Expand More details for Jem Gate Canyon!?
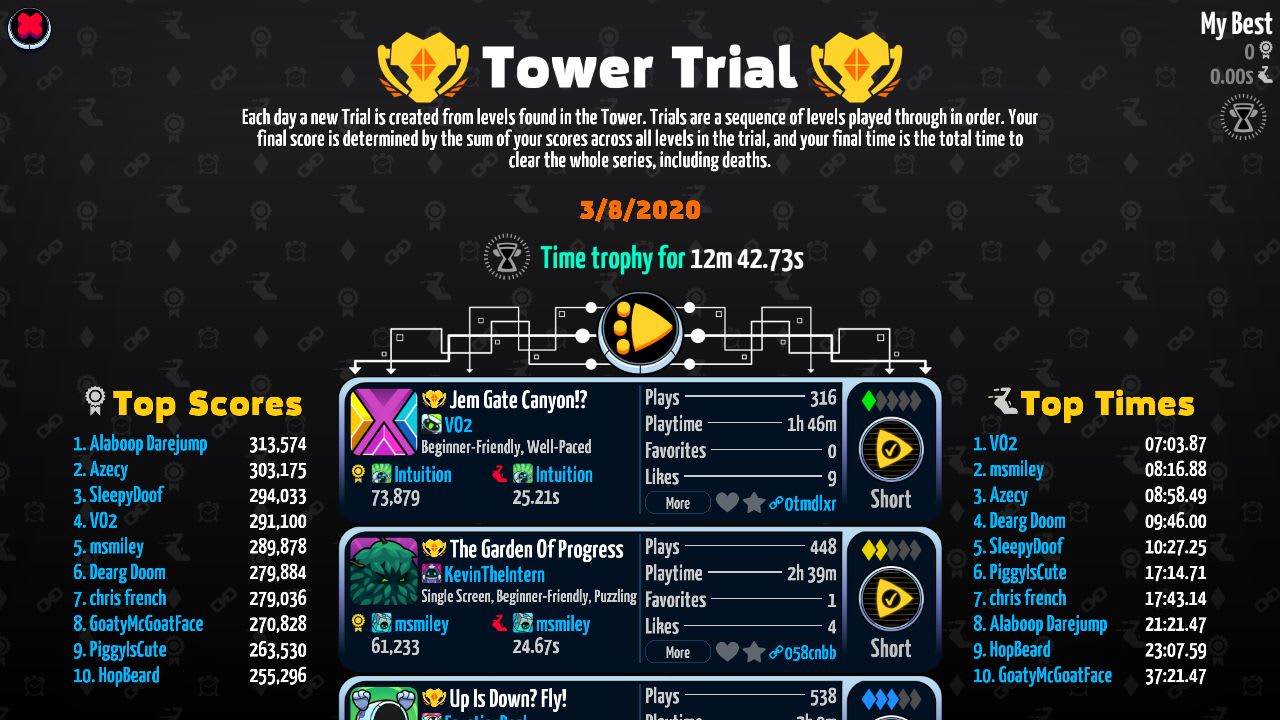 678,502
